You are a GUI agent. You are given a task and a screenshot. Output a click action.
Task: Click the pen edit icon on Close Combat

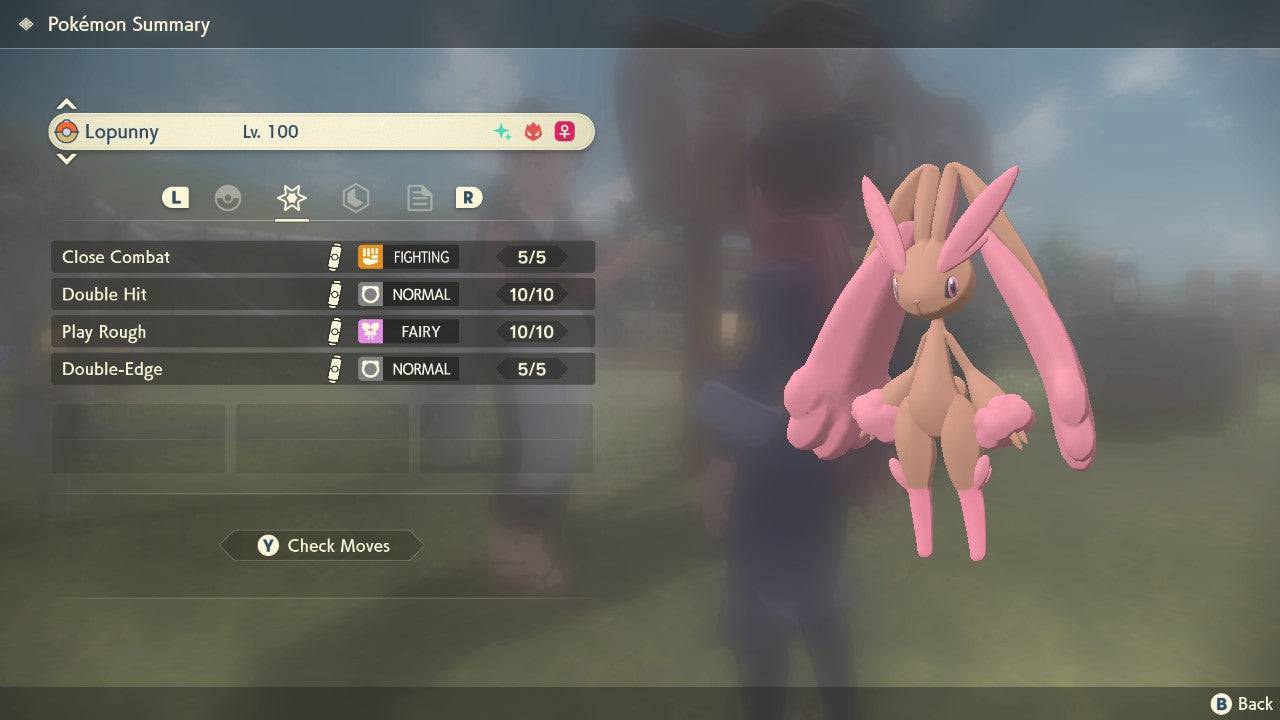pos(337,257)
